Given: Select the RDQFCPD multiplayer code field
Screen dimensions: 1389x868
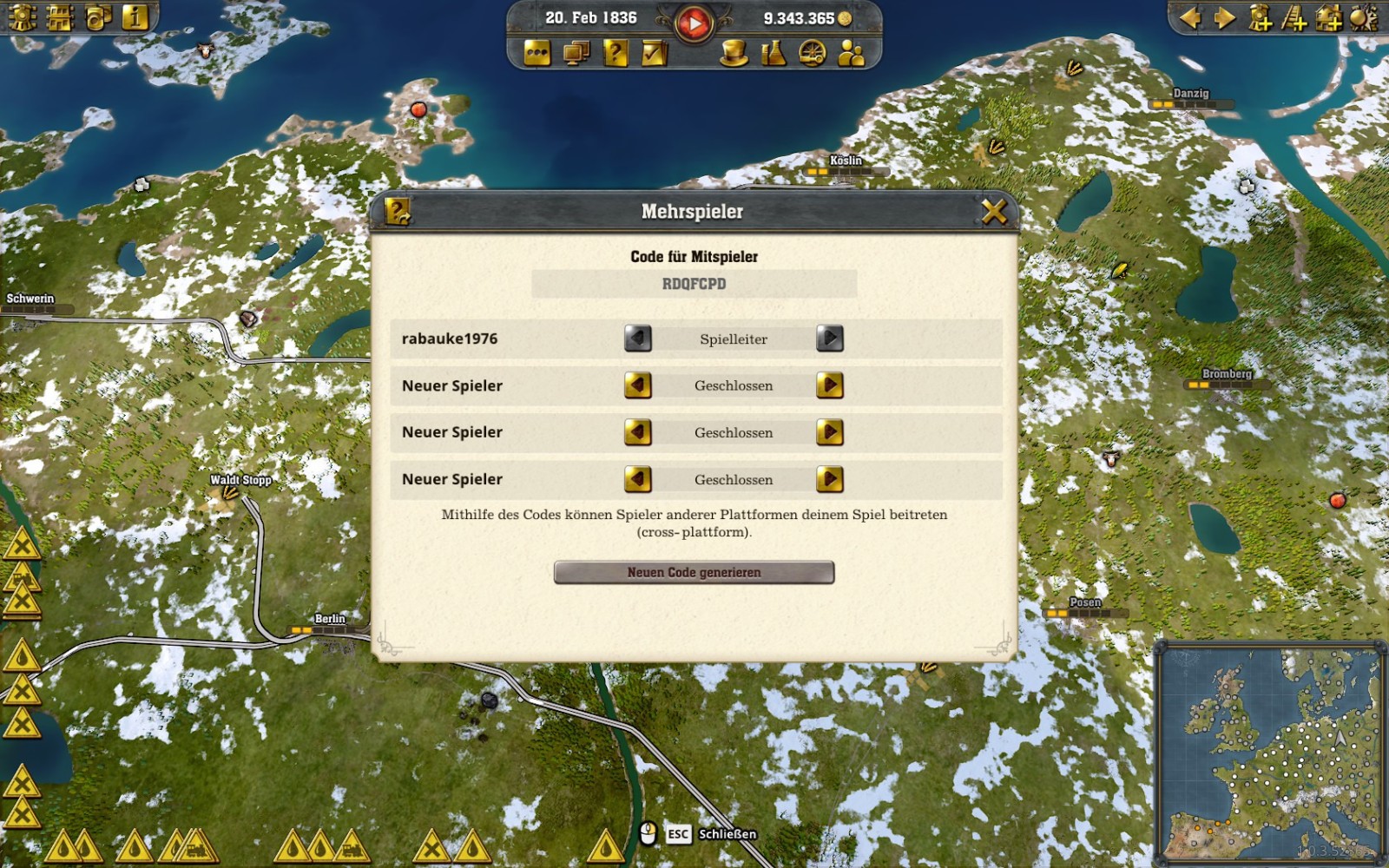Looking at the screenshot, I should point(694,284).
